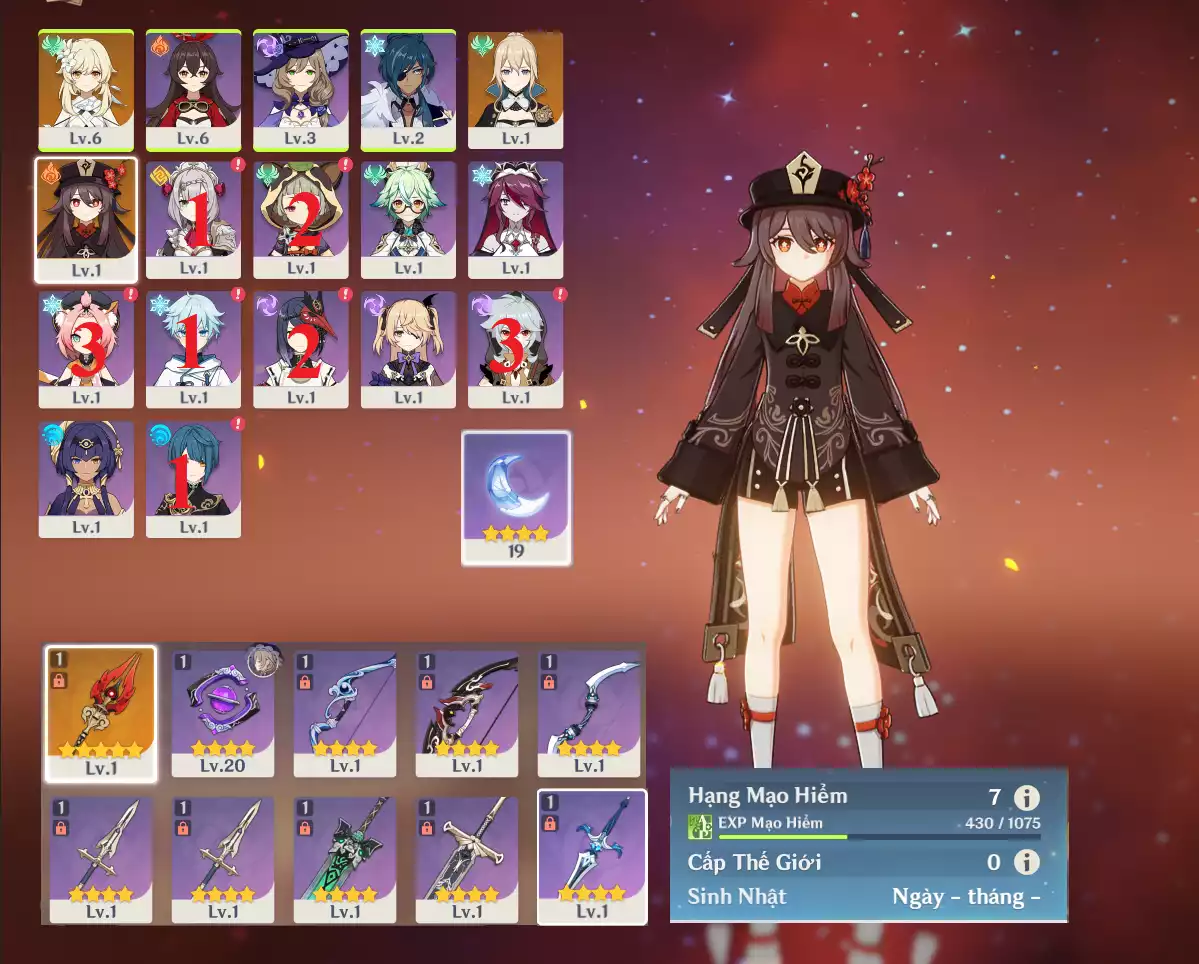Screen dimensions: 1199x964
Task: Pick the Kaeya Lv.2 character card
Action: [408, 90]
